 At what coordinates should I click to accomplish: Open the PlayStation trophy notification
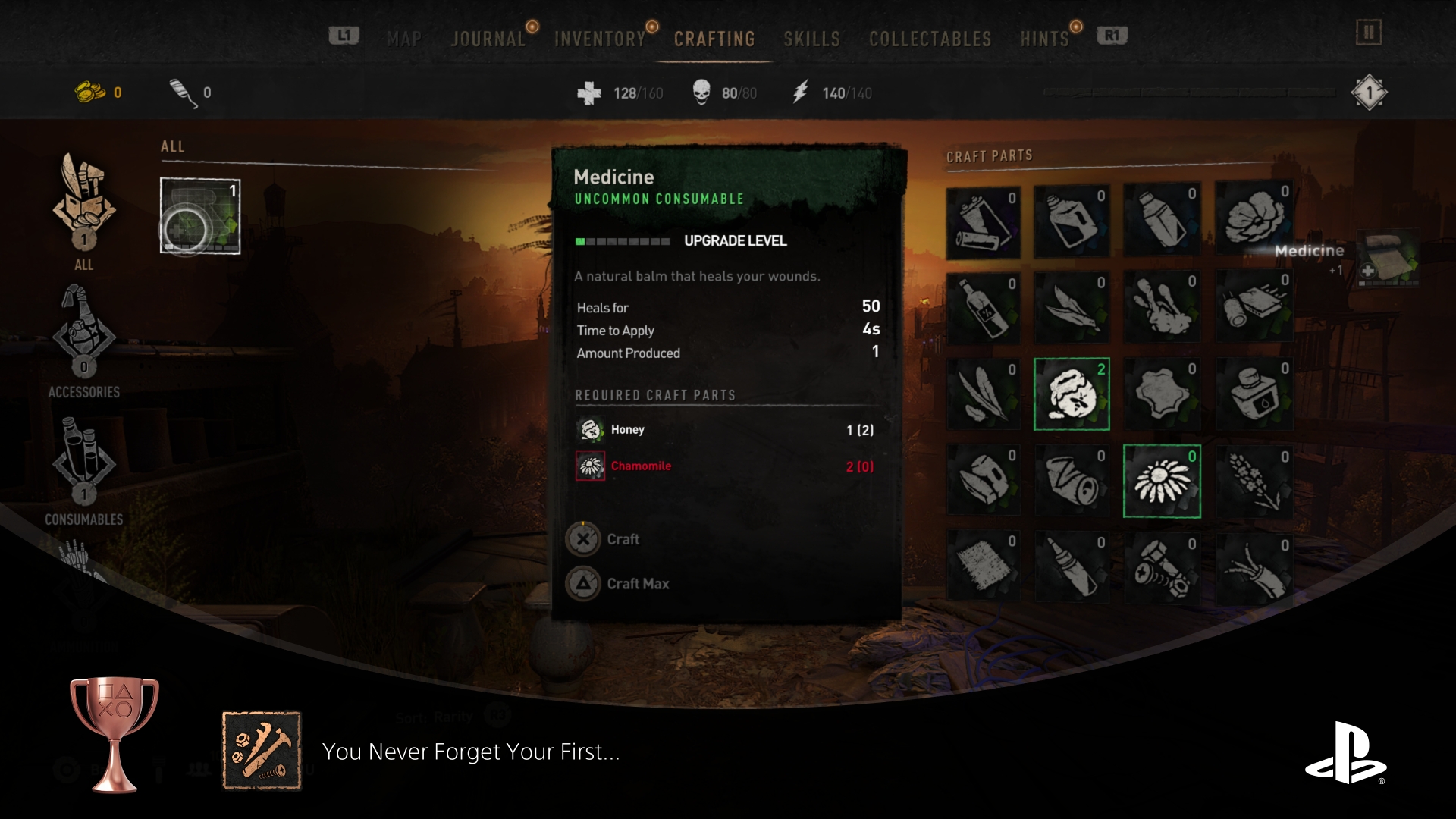pos(470,752)
